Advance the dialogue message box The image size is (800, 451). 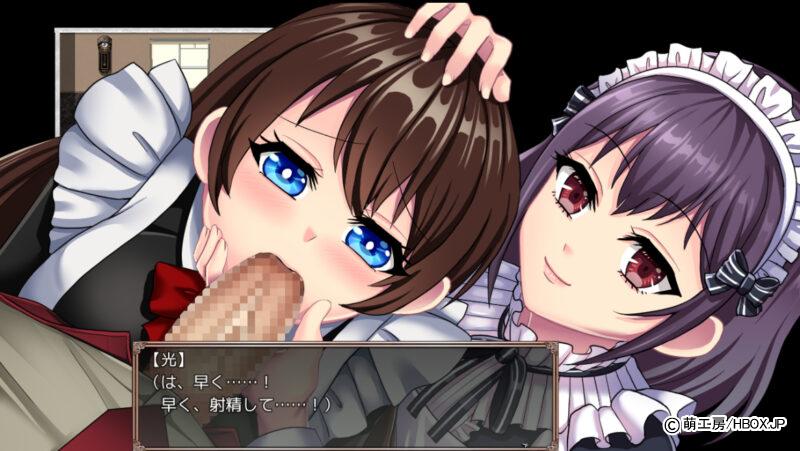[x=342, y=394]
